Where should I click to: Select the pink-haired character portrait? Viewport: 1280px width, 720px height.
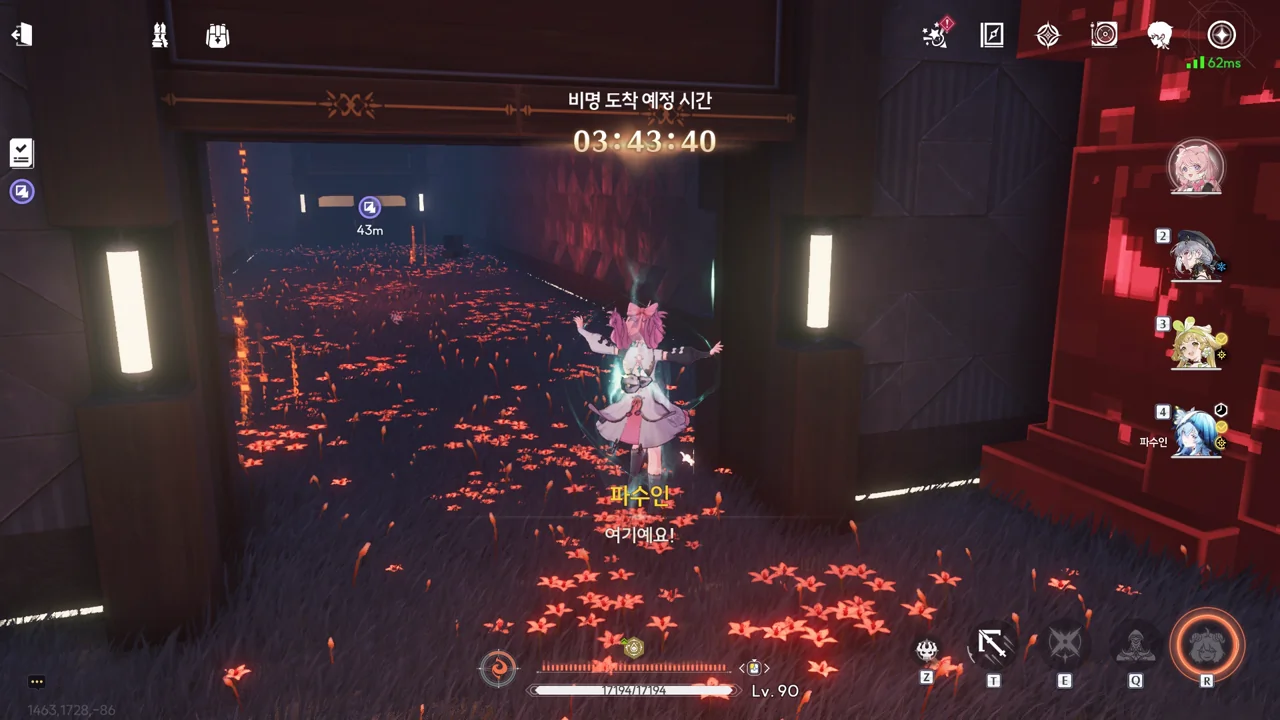pyautogui.click(x=1196, y=166)
